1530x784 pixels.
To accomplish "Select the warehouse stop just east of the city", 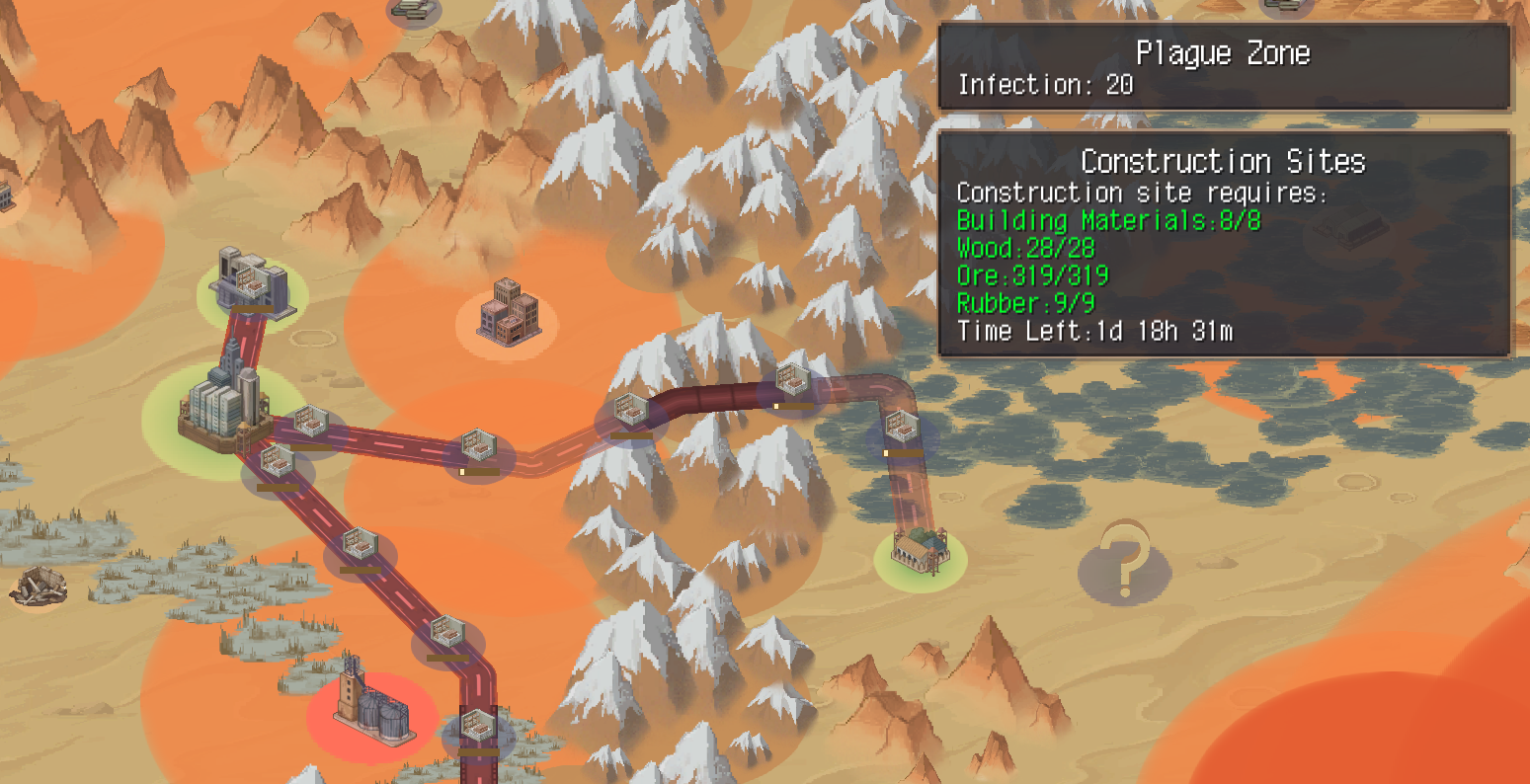I will coord(311,420).
